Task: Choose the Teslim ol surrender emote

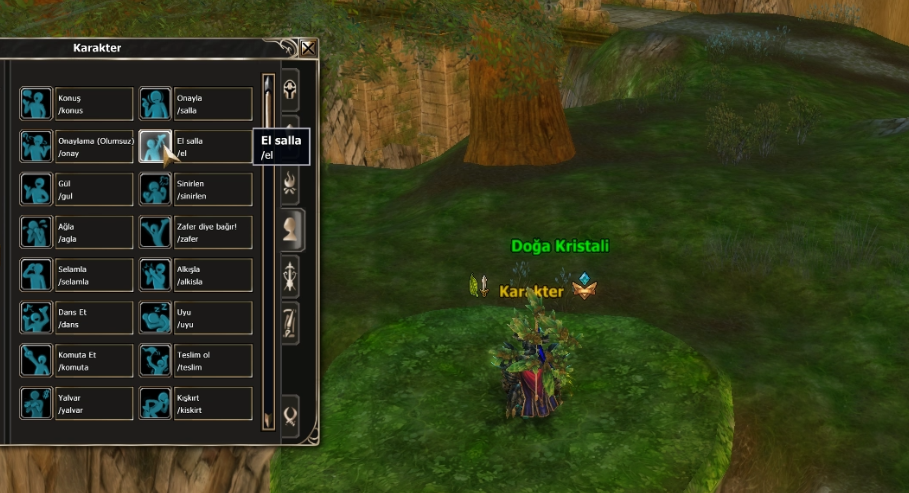Action: click(155, 360)
